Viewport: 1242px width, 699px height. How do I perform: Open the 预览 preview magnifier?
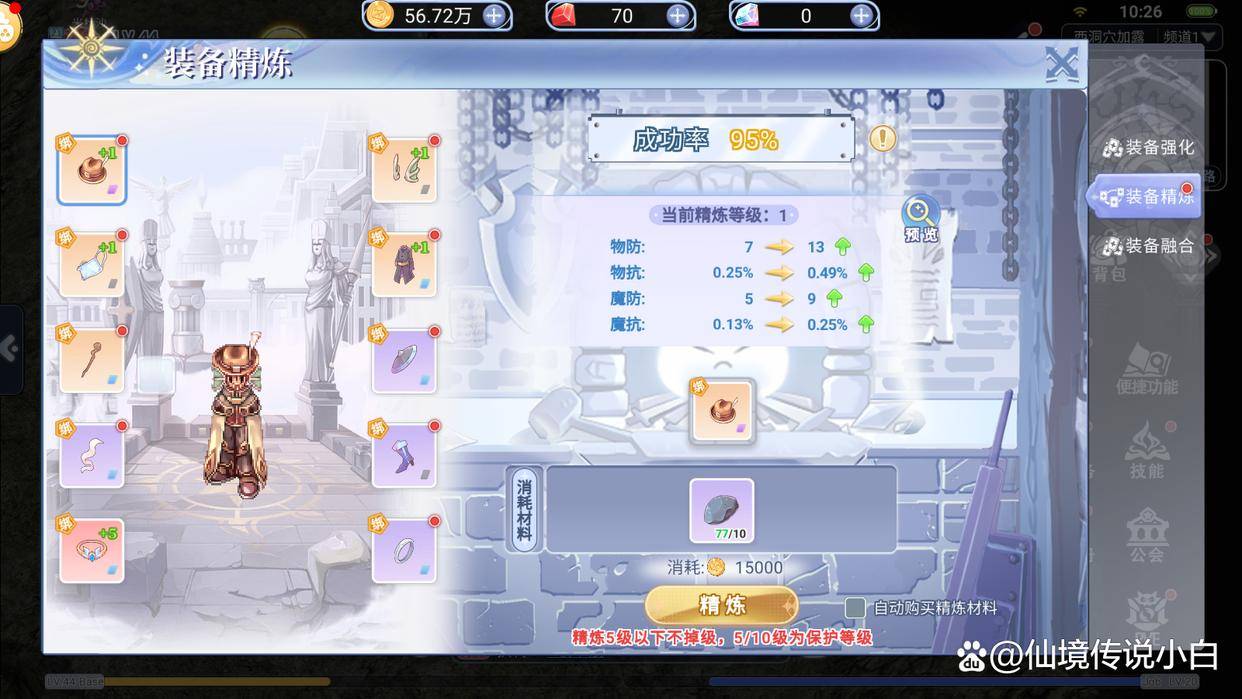[x=919, y=217]
